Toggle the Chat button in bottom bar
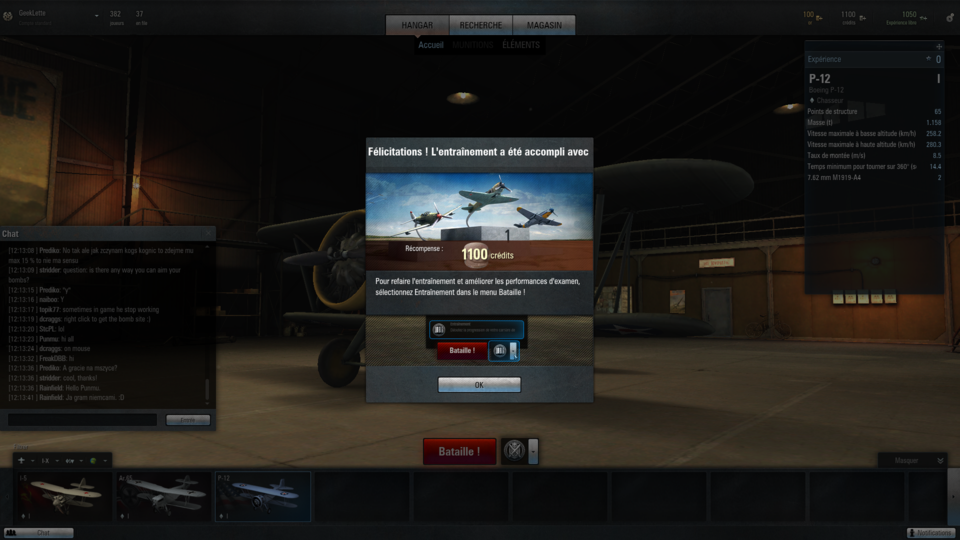 tap(40, 533)
